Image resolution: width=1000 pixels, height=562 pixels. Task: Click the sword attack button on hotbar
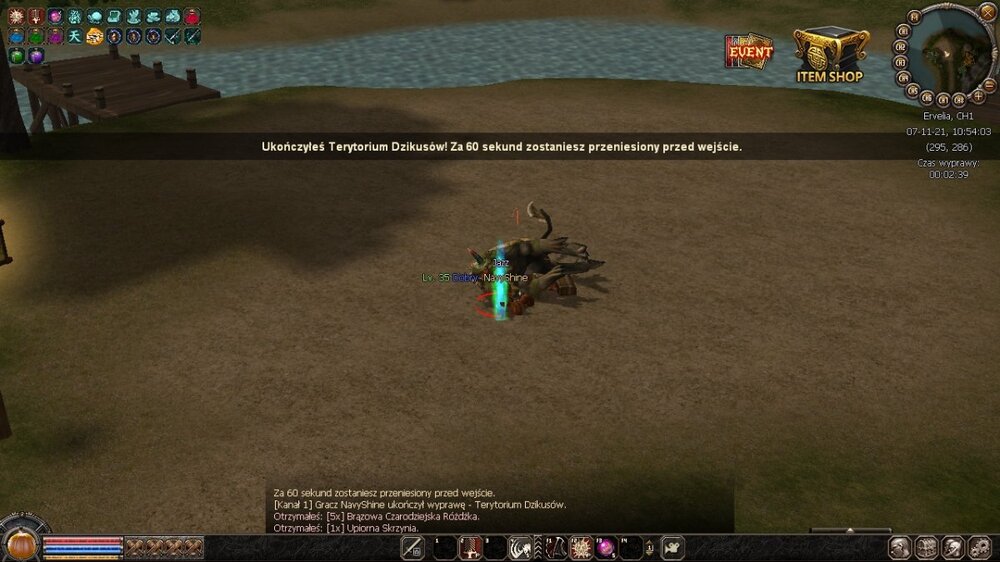[412, 548]
